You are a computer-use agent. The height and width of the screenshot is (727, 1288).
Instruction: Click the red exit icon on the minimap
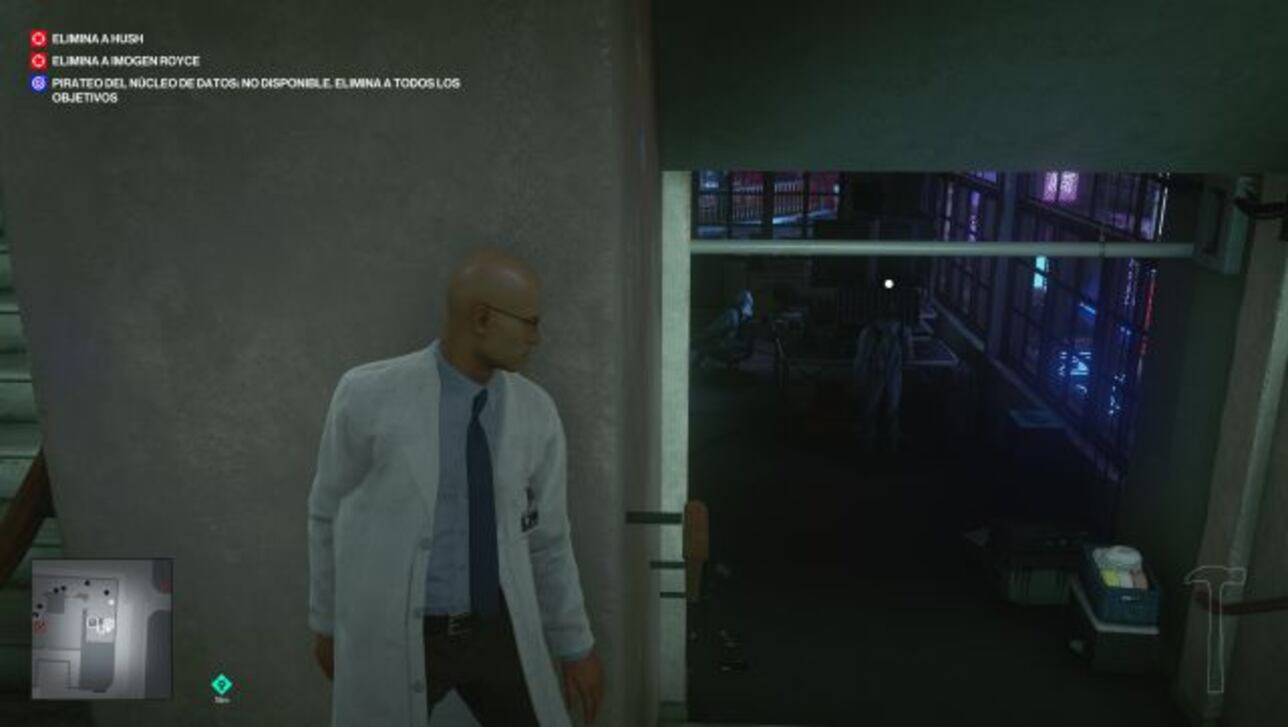pos(39,624)
